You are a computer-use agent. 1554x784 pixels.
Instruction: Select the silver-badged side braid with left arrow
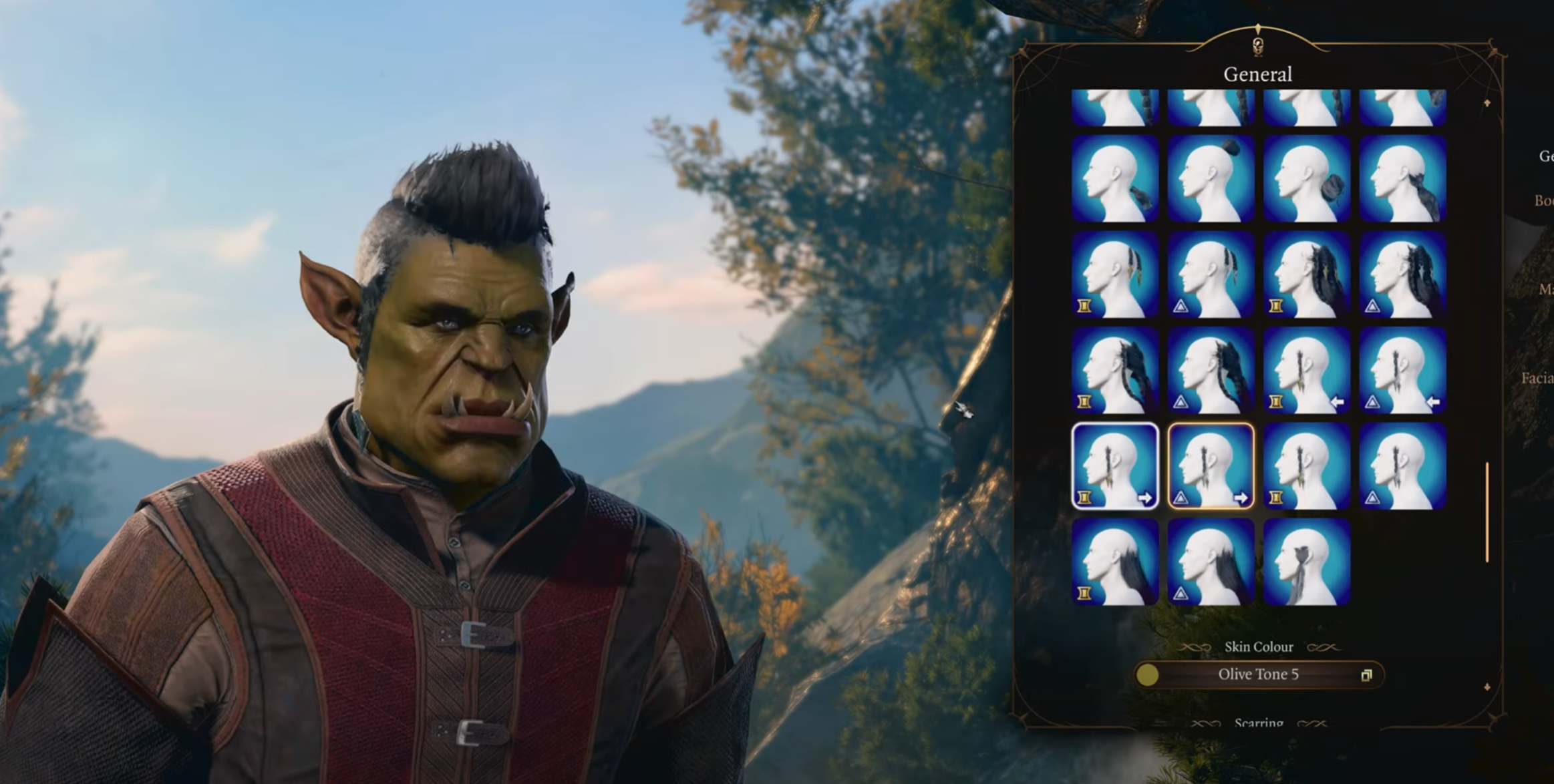[1402, 371]
